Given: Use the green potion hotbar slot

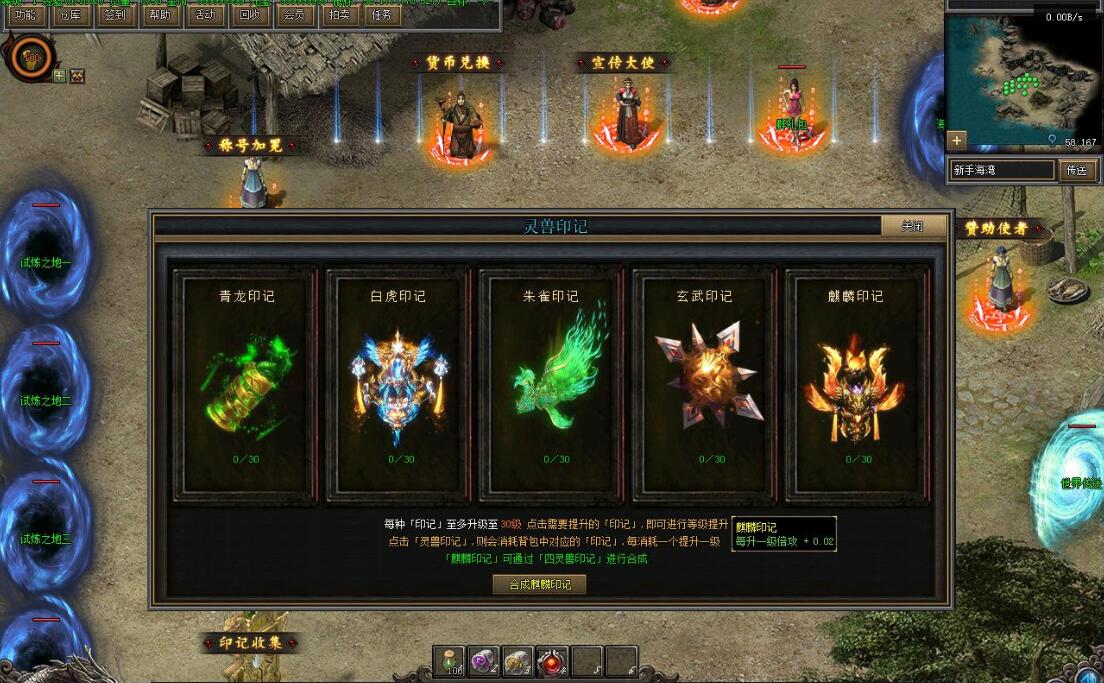Looking at the screenshot, I should (x=449, y=661).
